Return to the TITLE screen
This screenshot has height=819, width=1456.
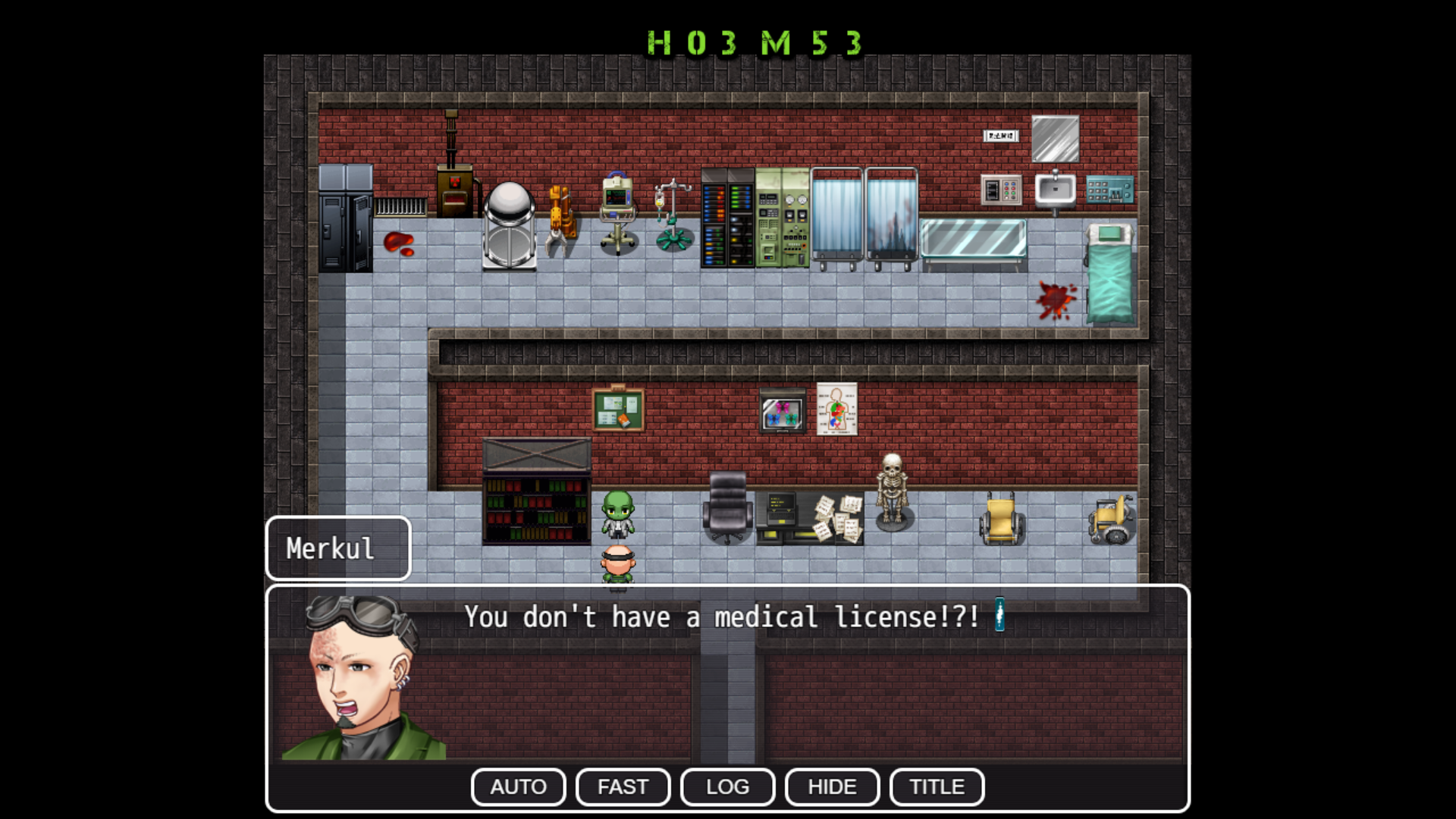coord(937,786)
